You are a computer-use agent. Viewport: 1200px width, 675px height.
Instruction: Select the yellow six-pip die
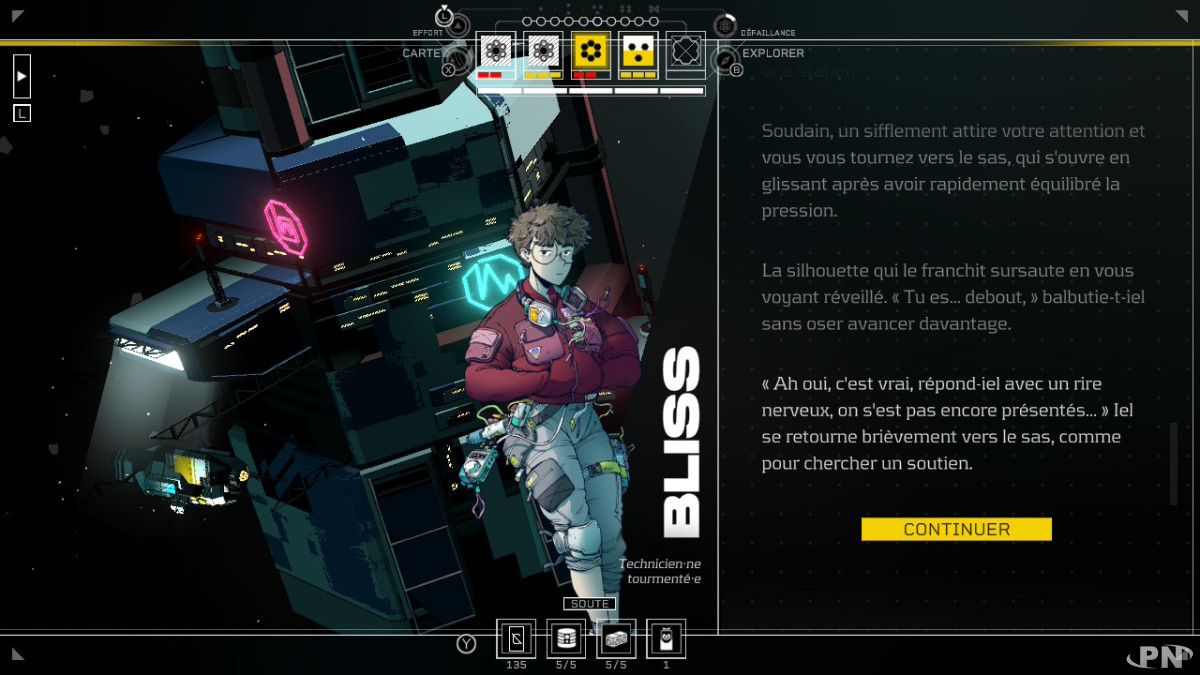tap(591, 51)
